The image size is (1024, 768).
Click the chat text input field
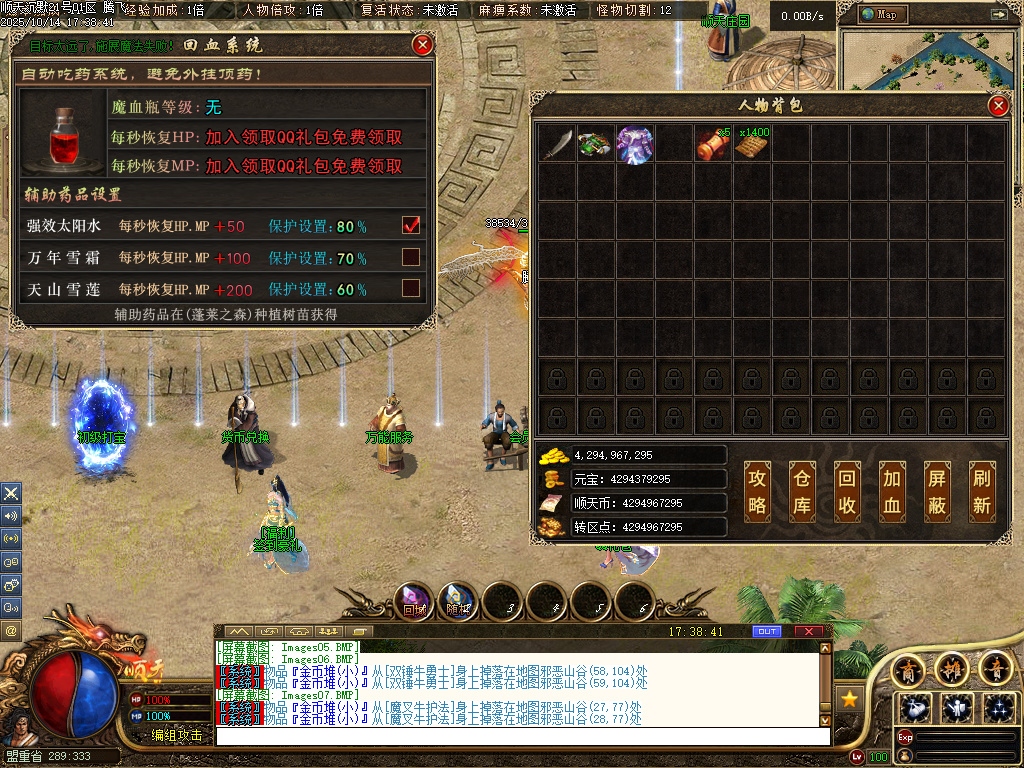tap(522, 736)
